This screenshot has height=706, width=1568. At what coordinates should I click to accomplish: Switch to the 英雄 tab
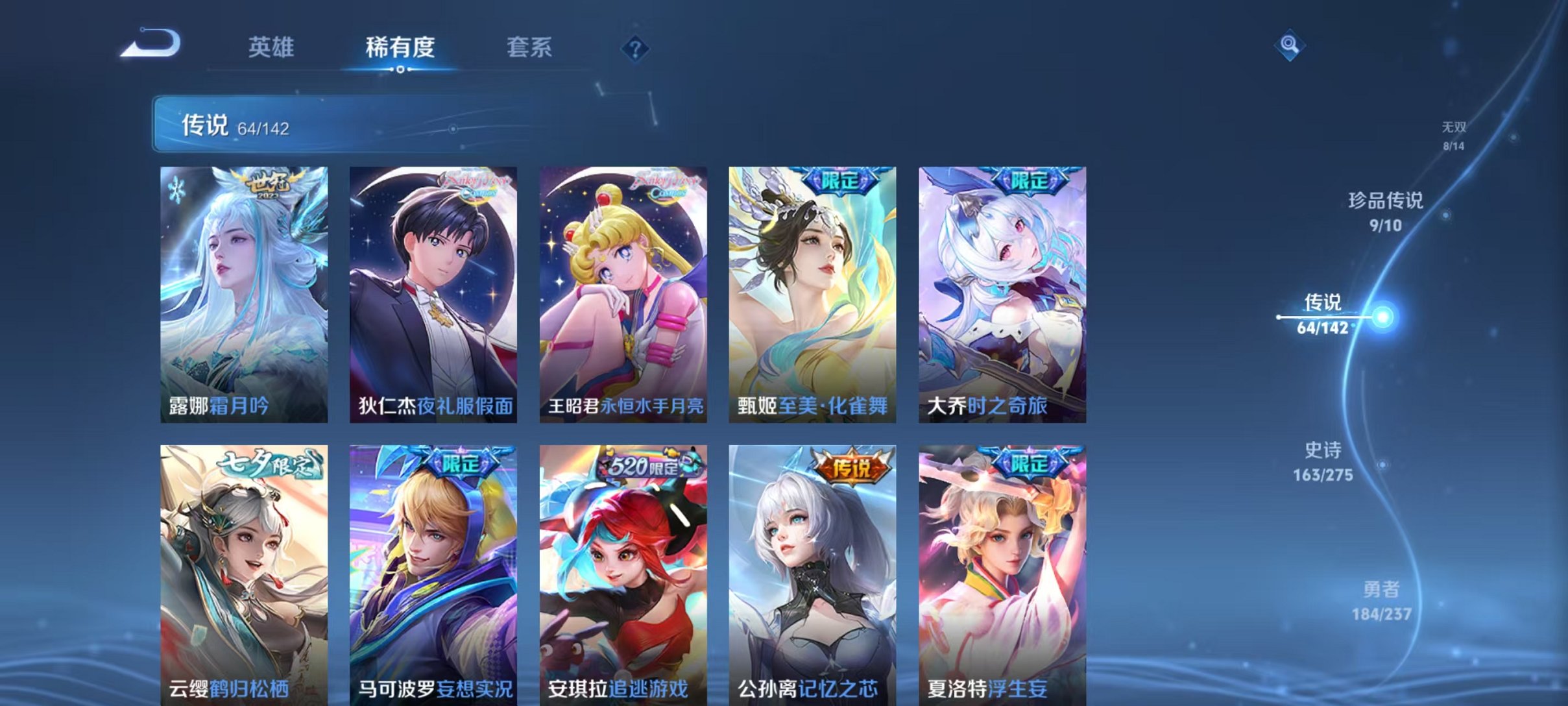[x=272, y=47]
